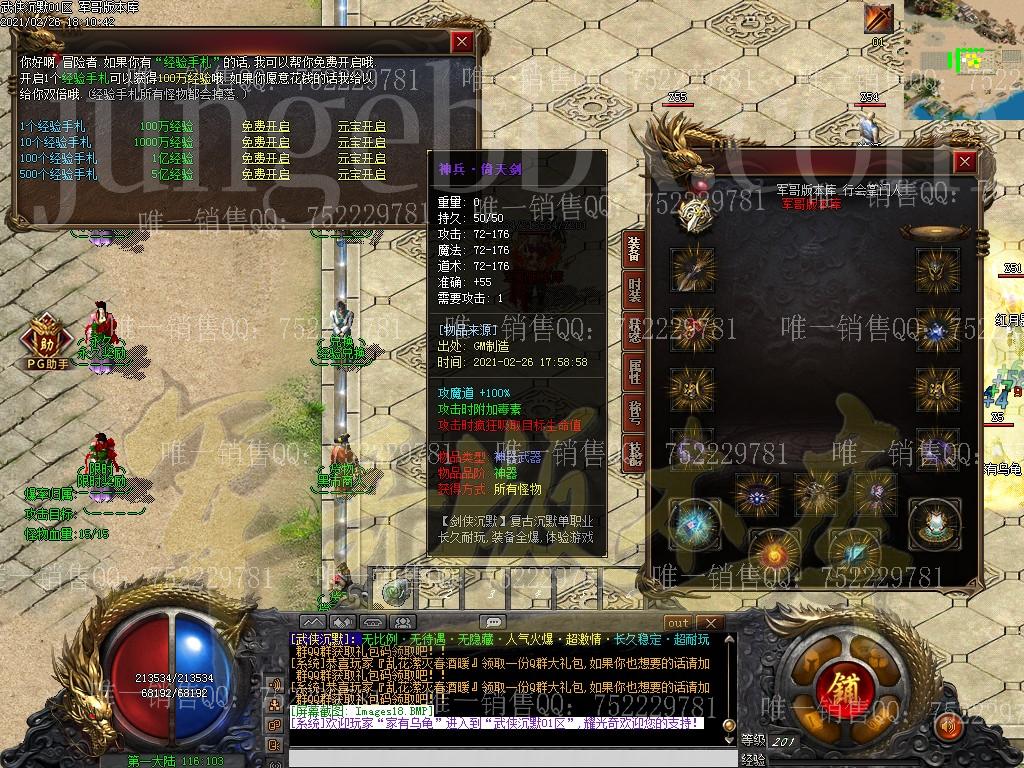1024x768 pixels.
Task: Close the 经验手札 NPC dialogue window
Action: coord(461,42)
